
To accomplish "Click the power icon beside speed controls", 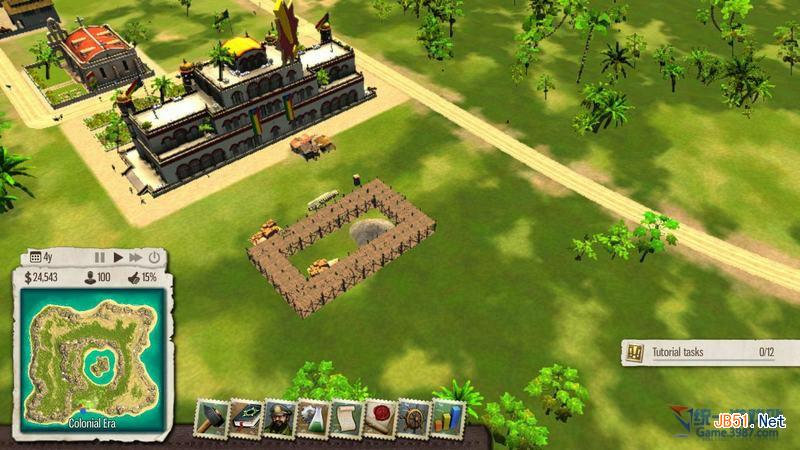I will click(154, 257).
